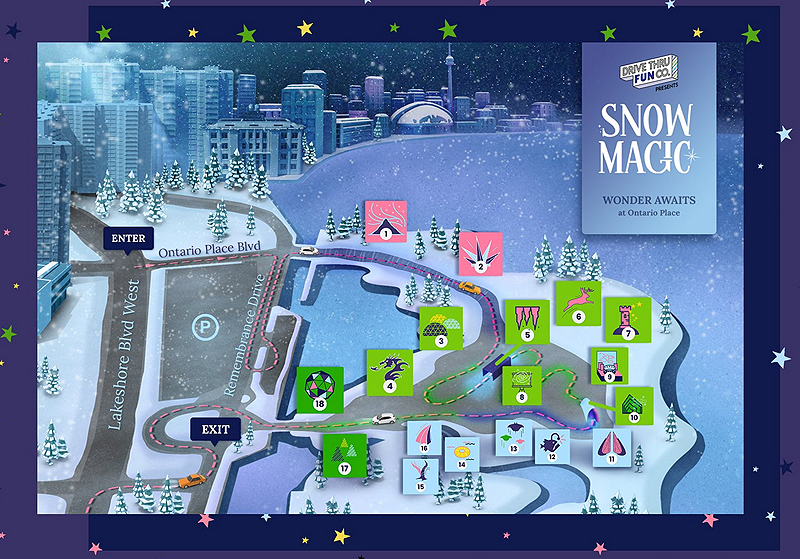Open marker 8 with the swirl screen

tap(521, 385)
